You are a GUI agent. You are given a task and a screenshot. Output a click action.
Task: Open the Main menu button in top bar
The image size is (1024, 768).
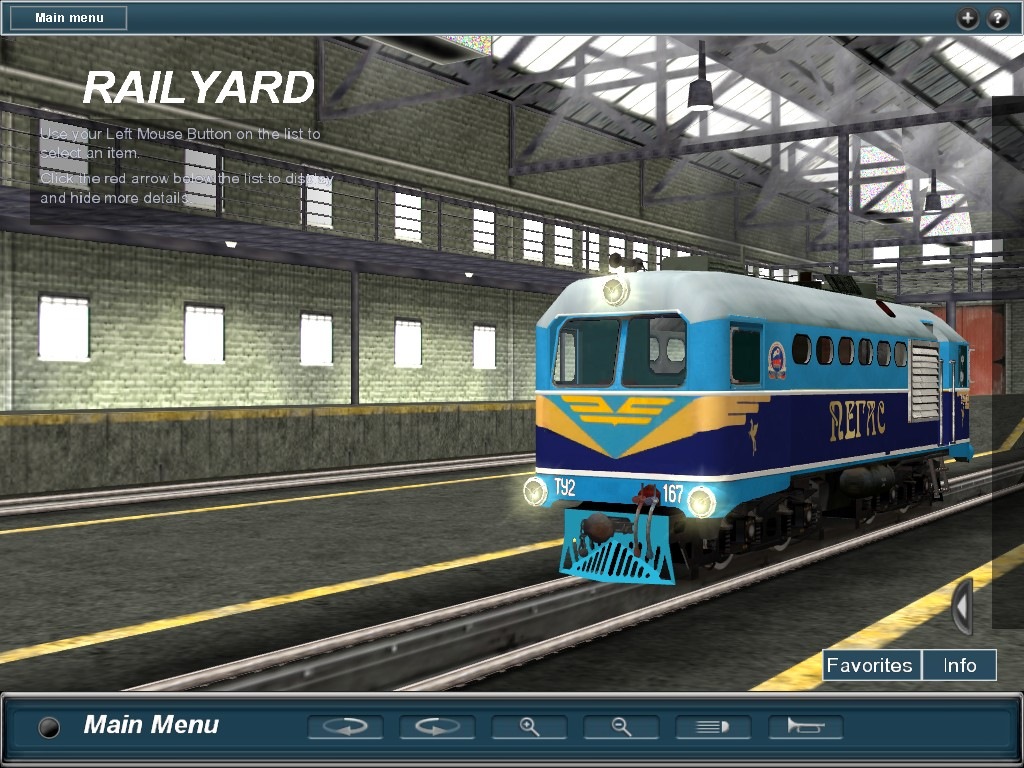68,18
